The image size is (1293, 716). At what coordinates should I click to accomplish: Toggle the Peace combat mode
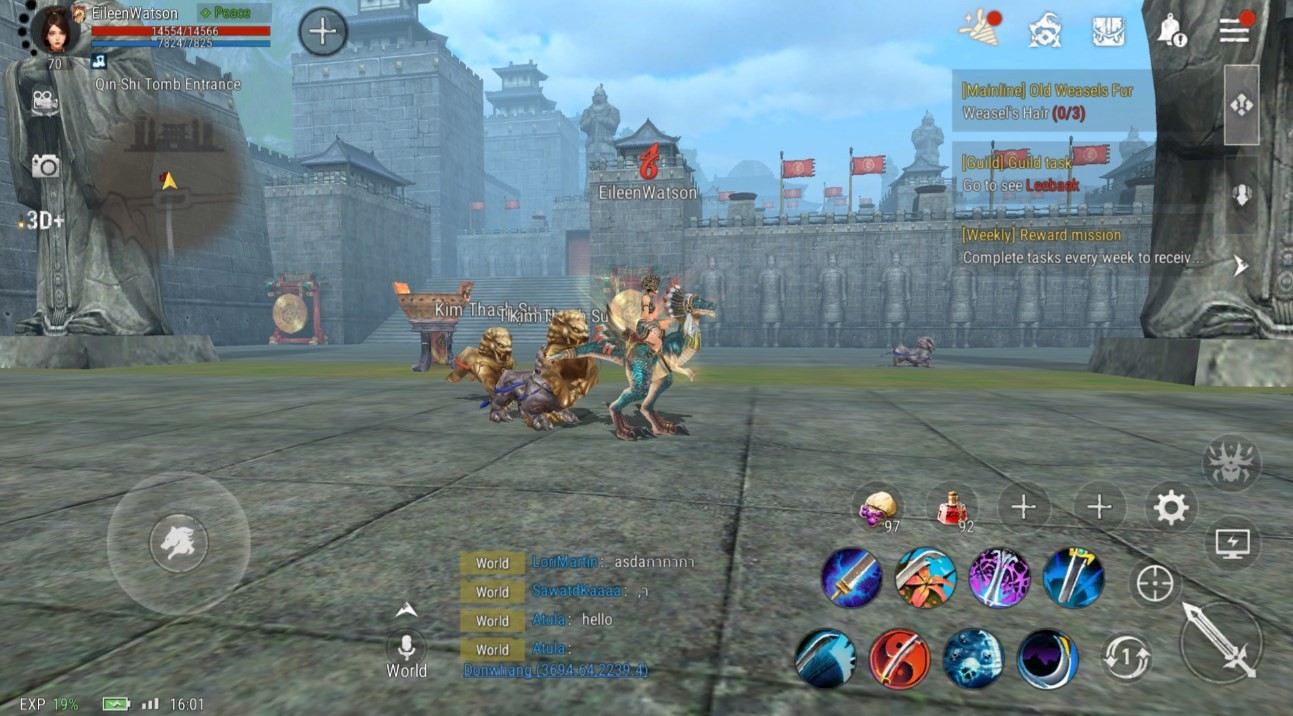click(x=233, y=13)
